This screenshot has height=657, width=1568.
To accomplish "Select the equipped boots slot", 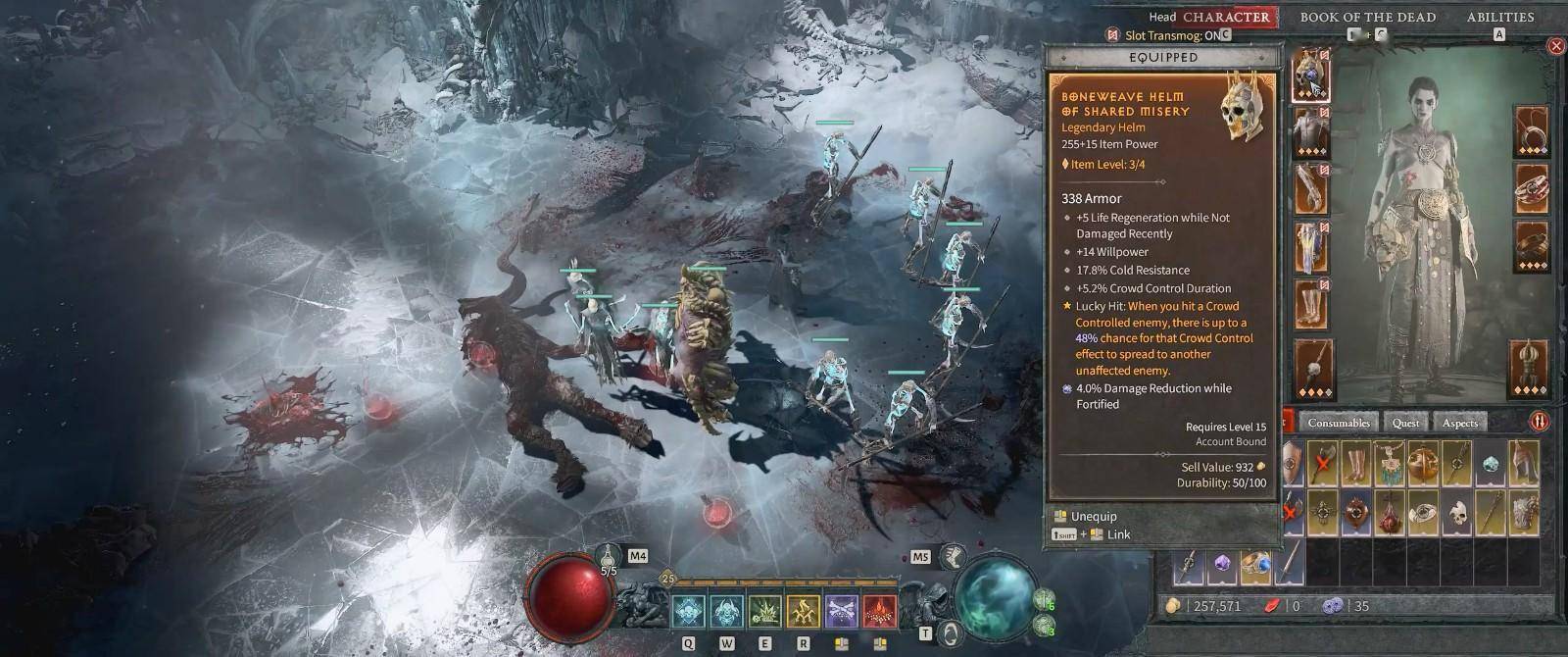I will 1310,304.
